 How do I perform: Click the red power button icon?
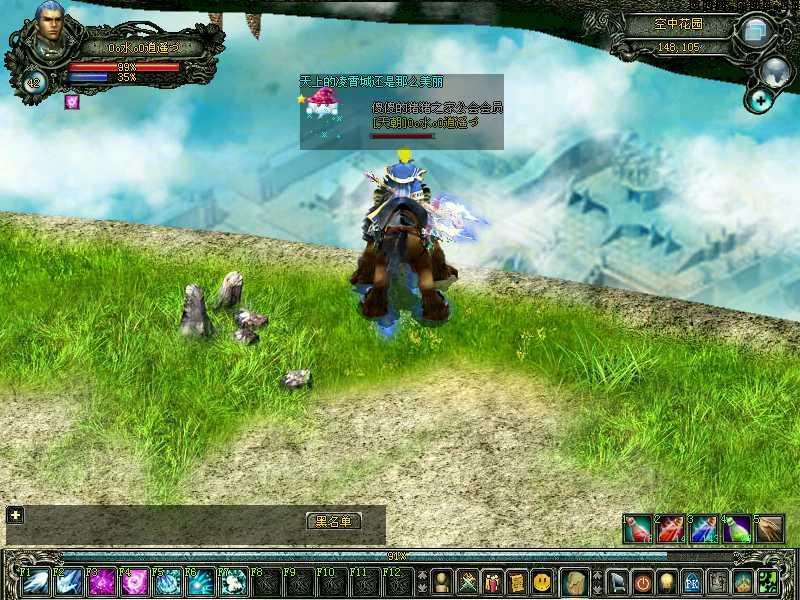643,581
